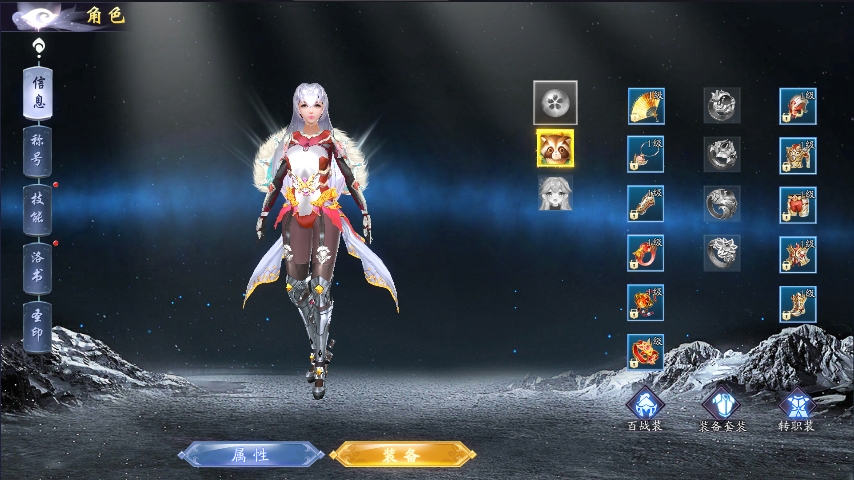Select the red ring equipment slot
The width and height of the screenshot is (854, 480).
(x=646, y=253)
